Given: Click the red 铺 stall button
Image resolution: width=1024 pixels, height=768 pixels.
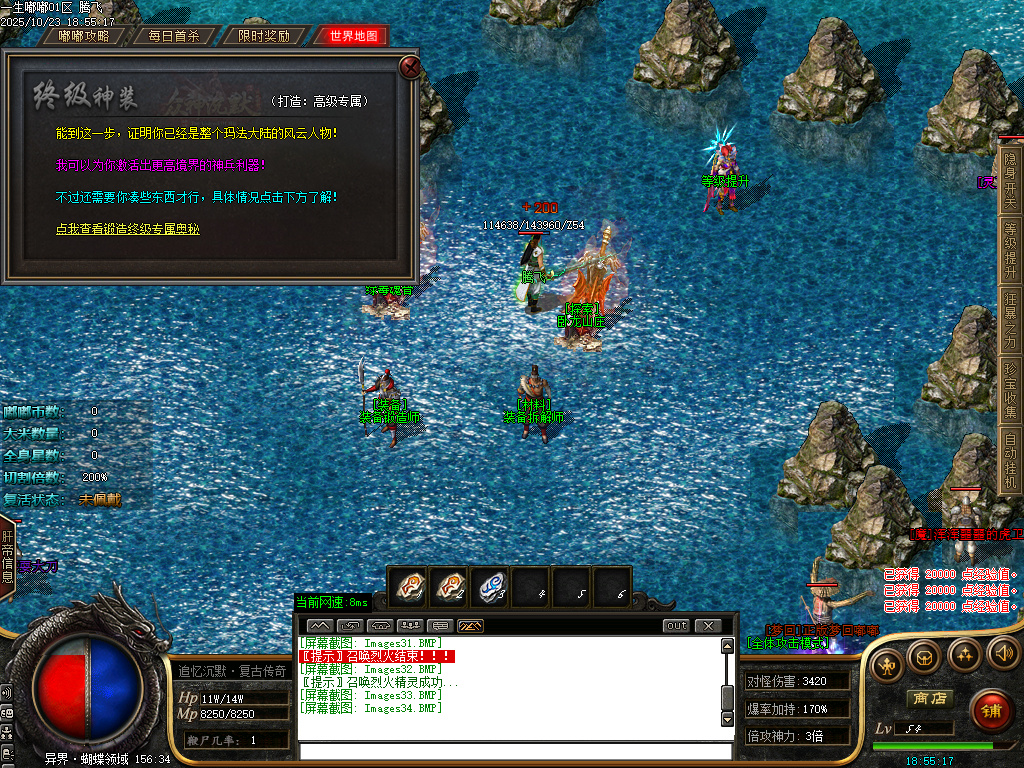Looking at the screenshot, I should [990, 710].
